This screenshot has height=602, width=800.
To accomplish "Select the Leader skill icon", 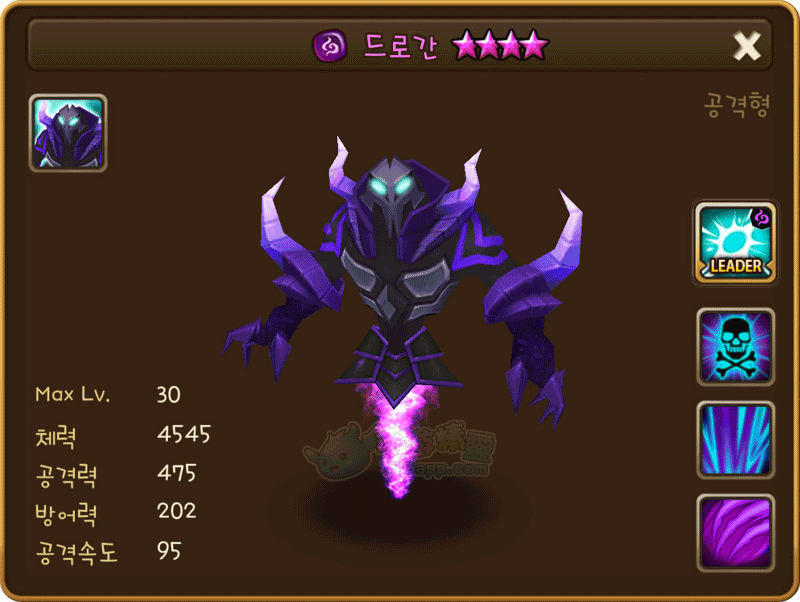I will click(735, 243).
